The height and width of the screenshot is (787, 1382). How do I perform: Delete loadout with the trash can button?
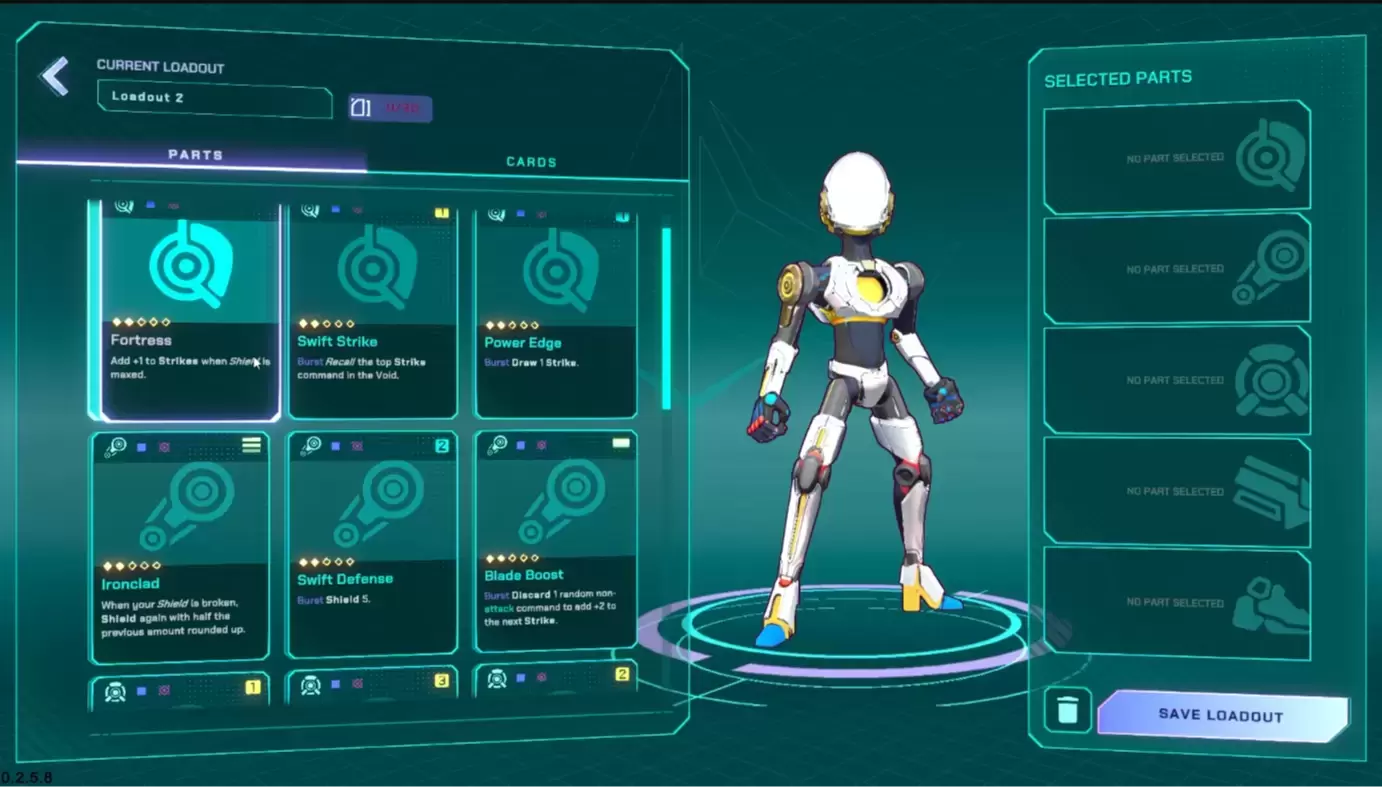pyautogui.click(x=1067, y=710)
